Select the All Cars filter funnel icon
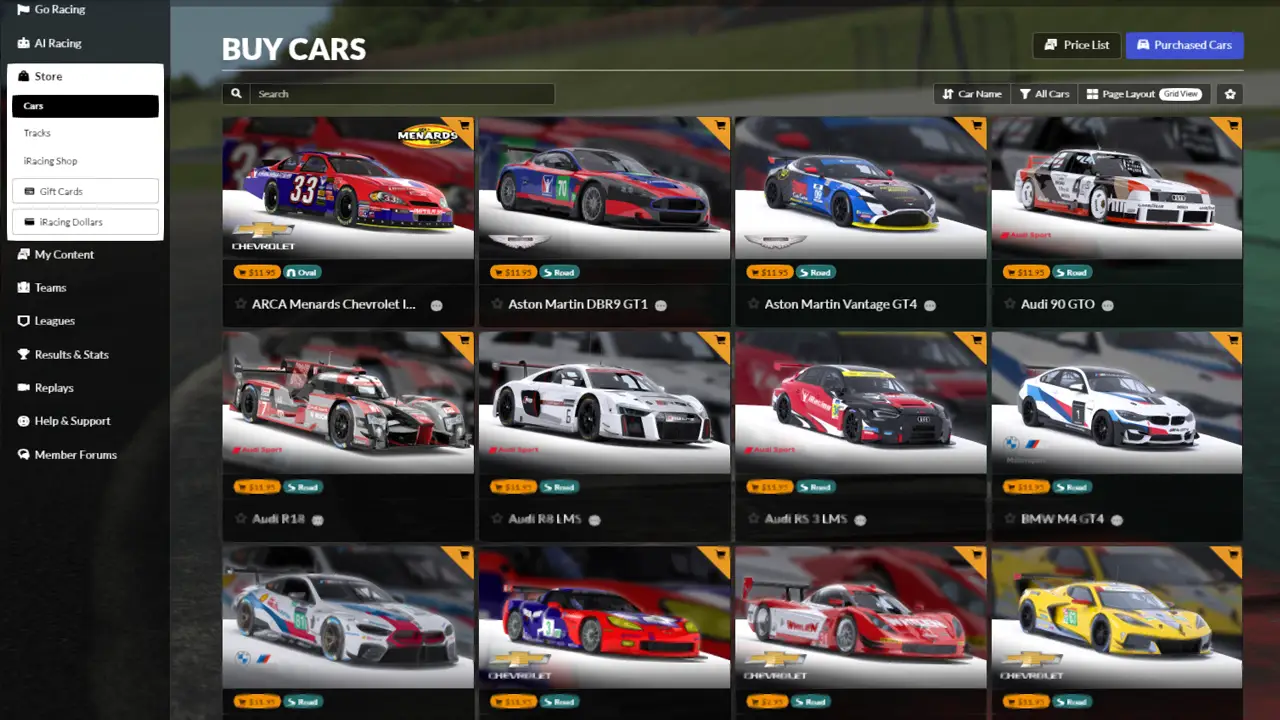Image resolution: width=1280 pixels, height=720 pixels. pos(1024,93)
